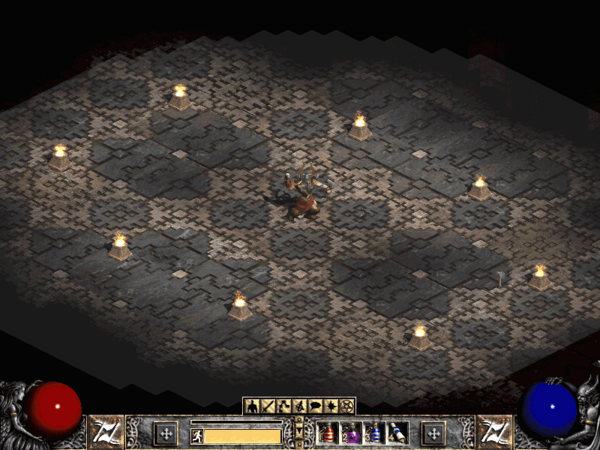The image size is (600, 450).
Task: Read the scroll in the belt slot
Action: point(397,433)
